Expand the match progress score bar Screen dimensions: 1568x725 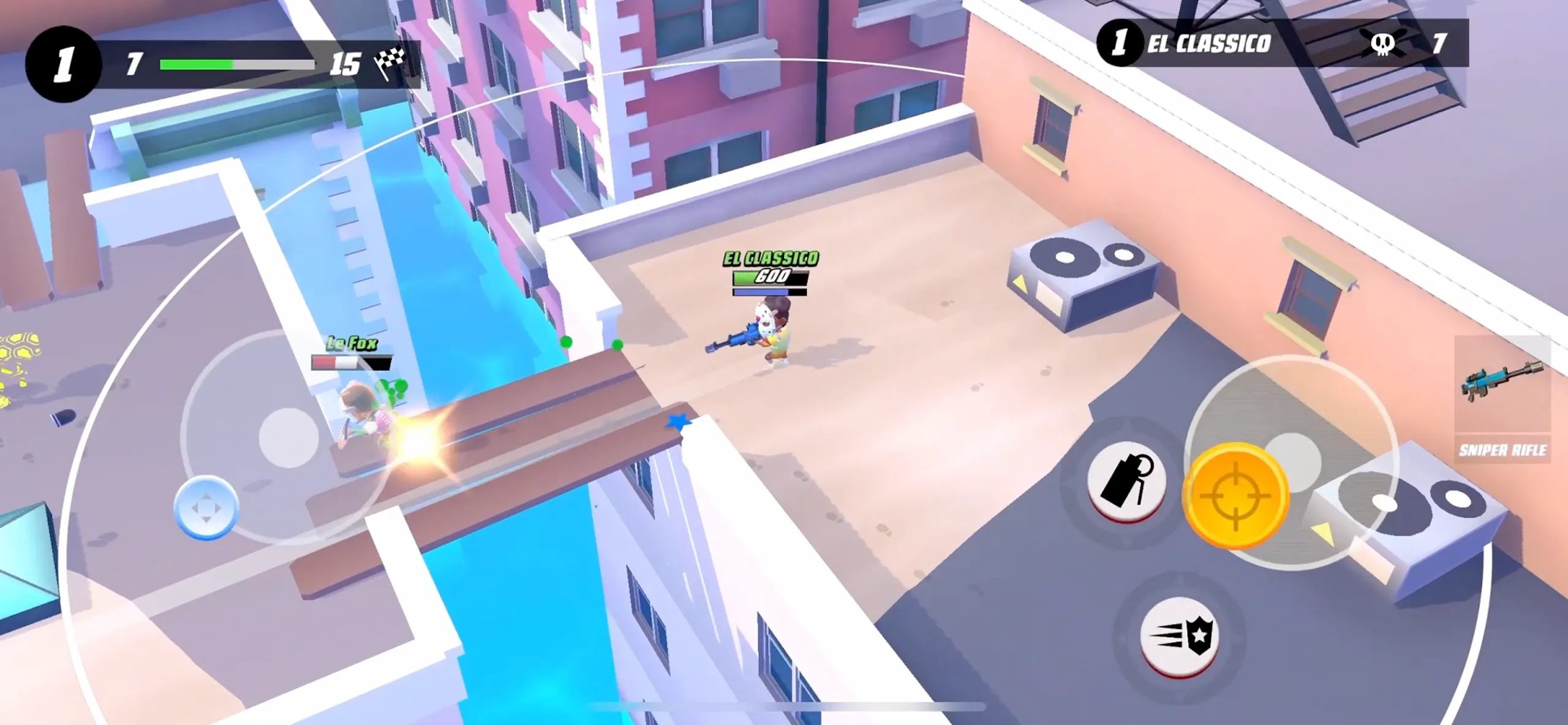coord(239,61)
